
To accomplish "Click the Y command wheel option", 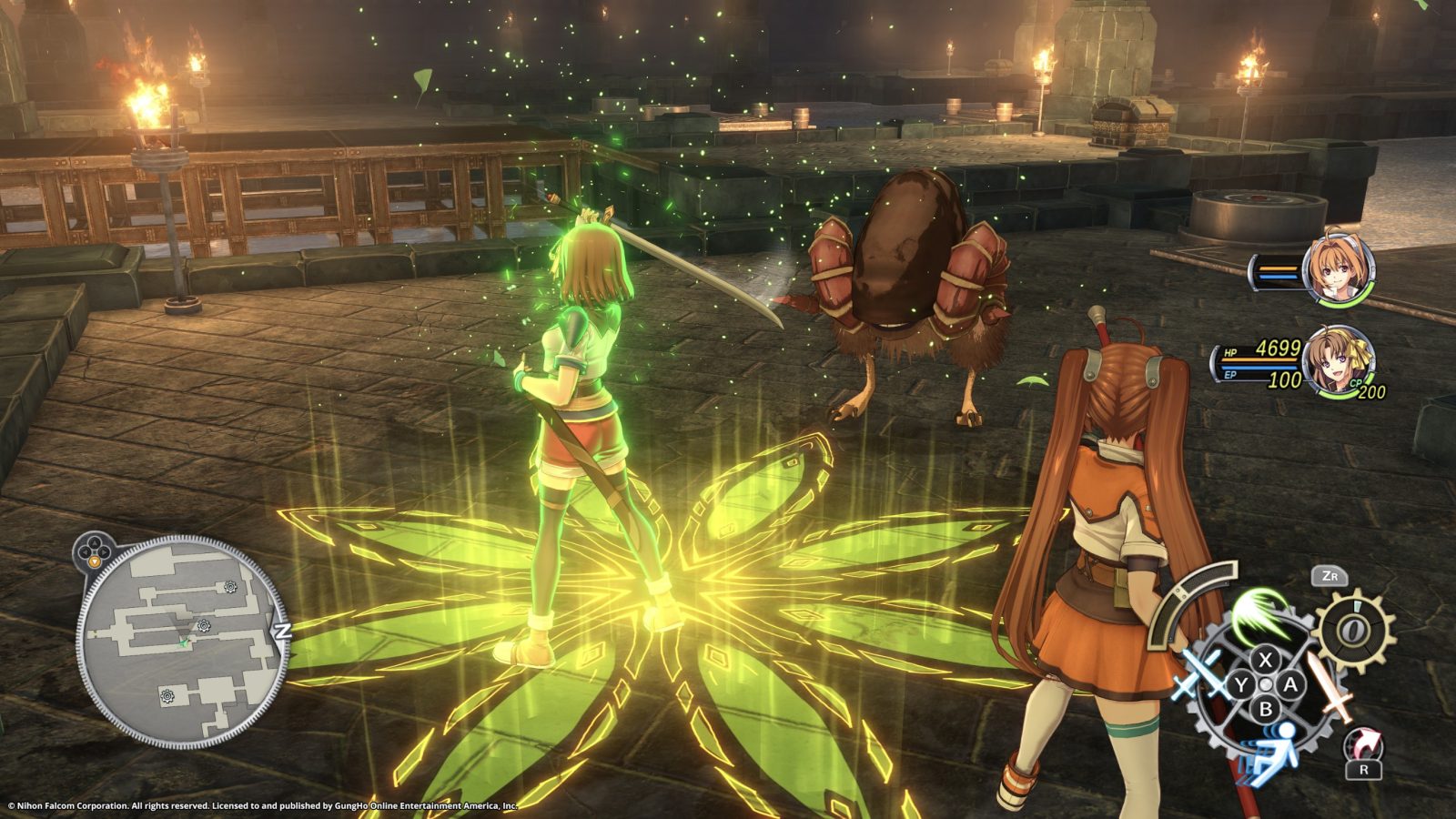I will coord(1241,684).
